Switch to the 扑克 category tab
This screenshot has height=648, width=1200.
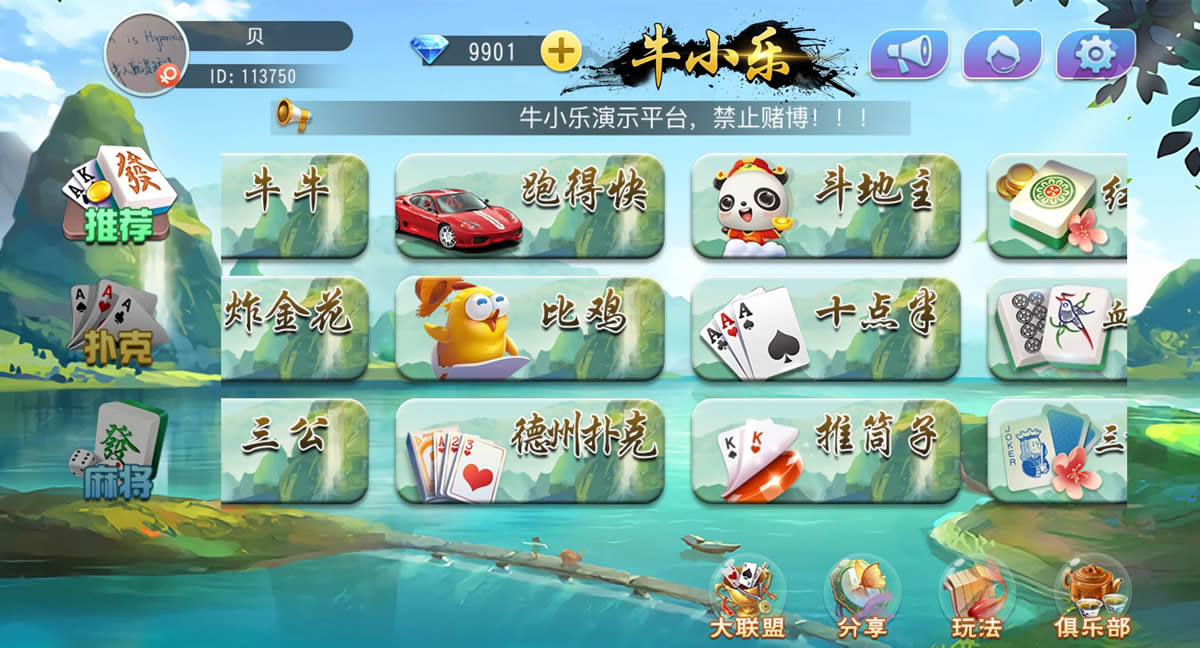pyautogui.click(x=118, y=322)
